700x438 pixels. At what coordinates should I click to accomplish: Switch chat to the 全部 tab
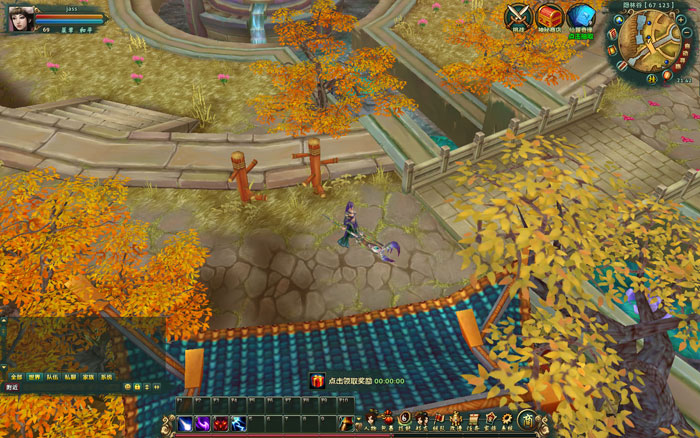tap(16, 376)
